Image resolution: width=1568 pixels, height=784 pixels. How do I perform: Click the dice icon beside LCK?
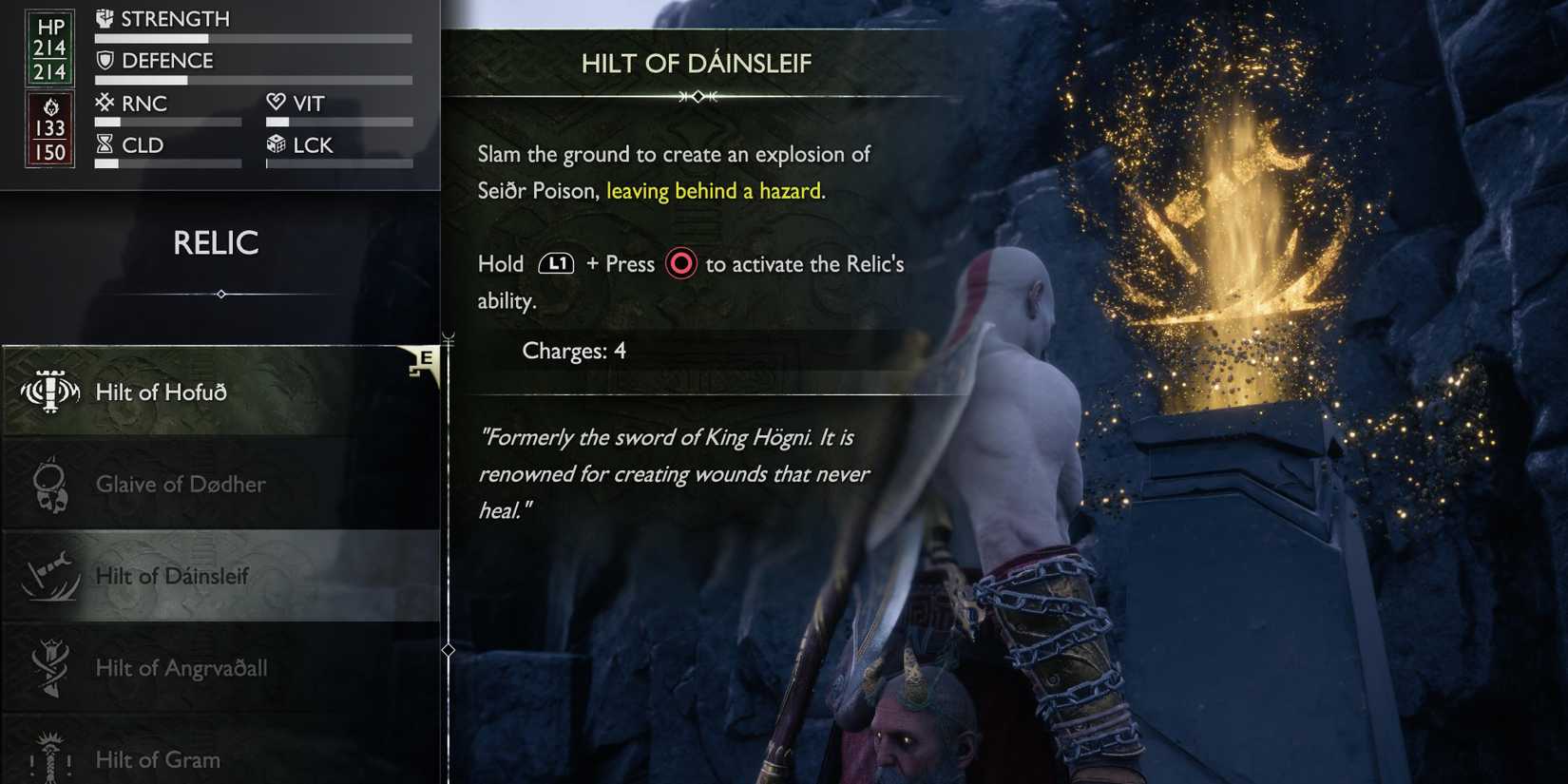coord(275,144)
